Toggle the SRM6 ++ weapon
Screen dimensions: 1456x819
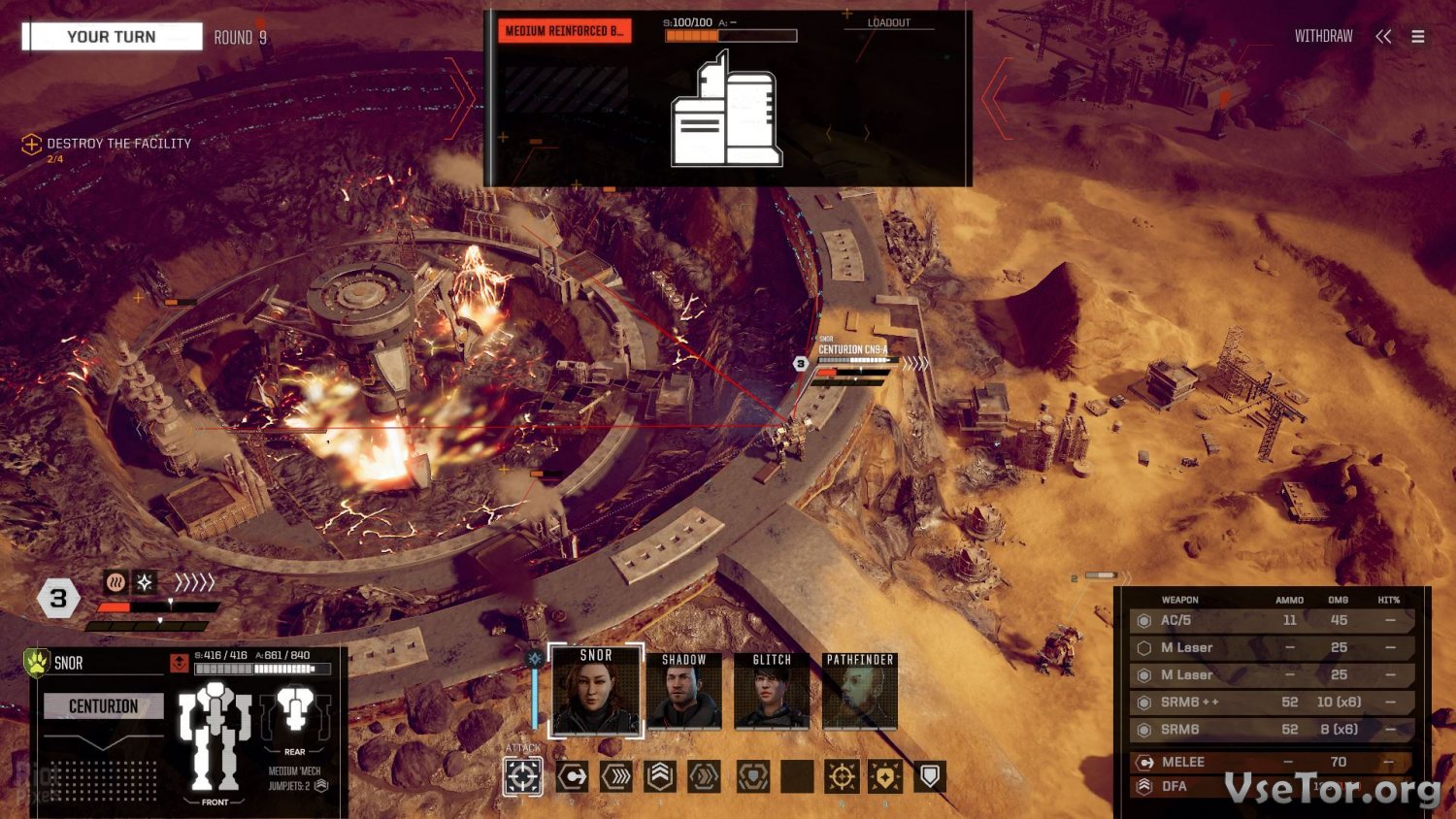tap(1272, 702)
